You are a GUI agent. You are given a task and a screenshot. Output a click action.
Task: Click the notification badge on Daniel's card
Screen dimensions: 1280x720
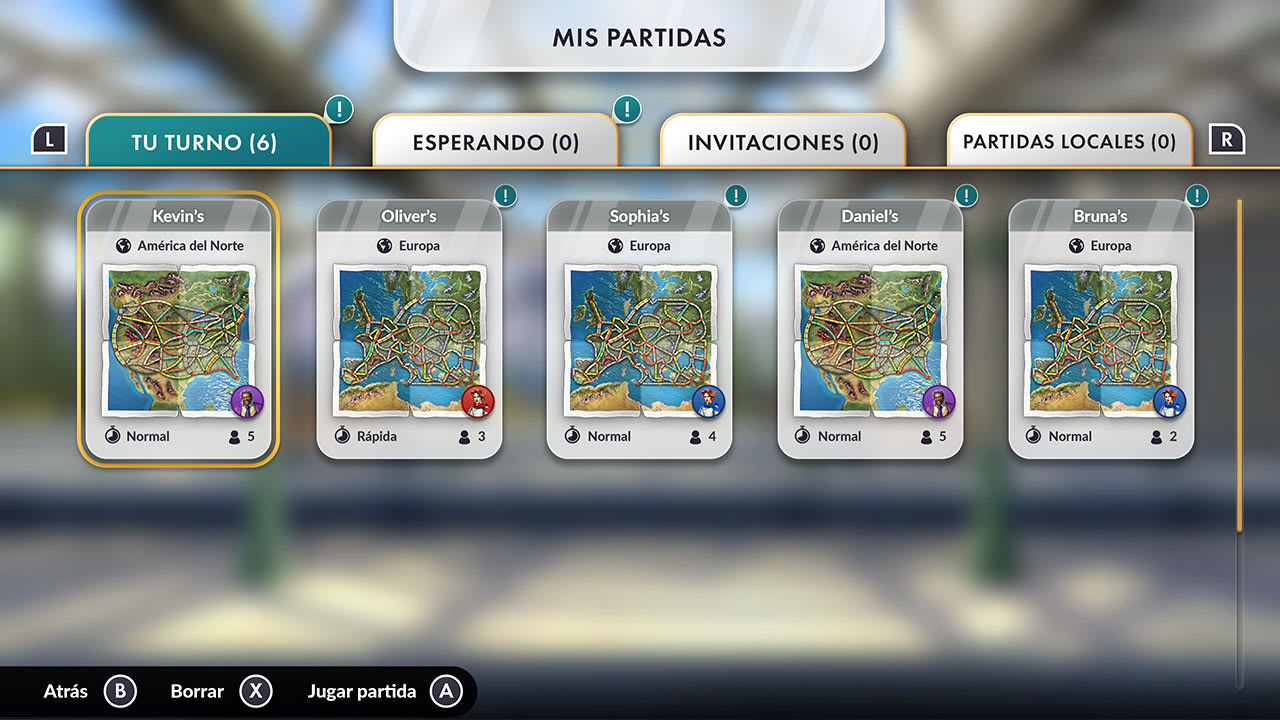tap(966, 196)
